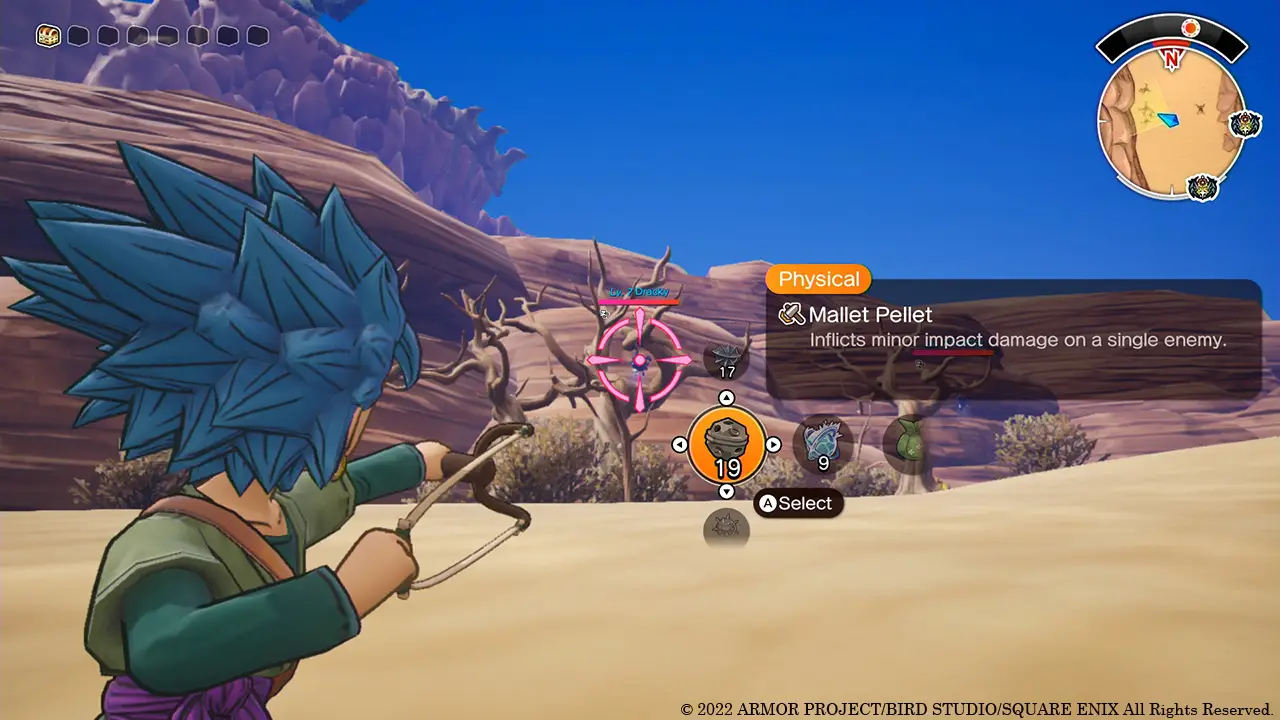The image size is (1280, 720).
Task: Click the bladed pellet with 17 remaining
Action: [727, 358]
